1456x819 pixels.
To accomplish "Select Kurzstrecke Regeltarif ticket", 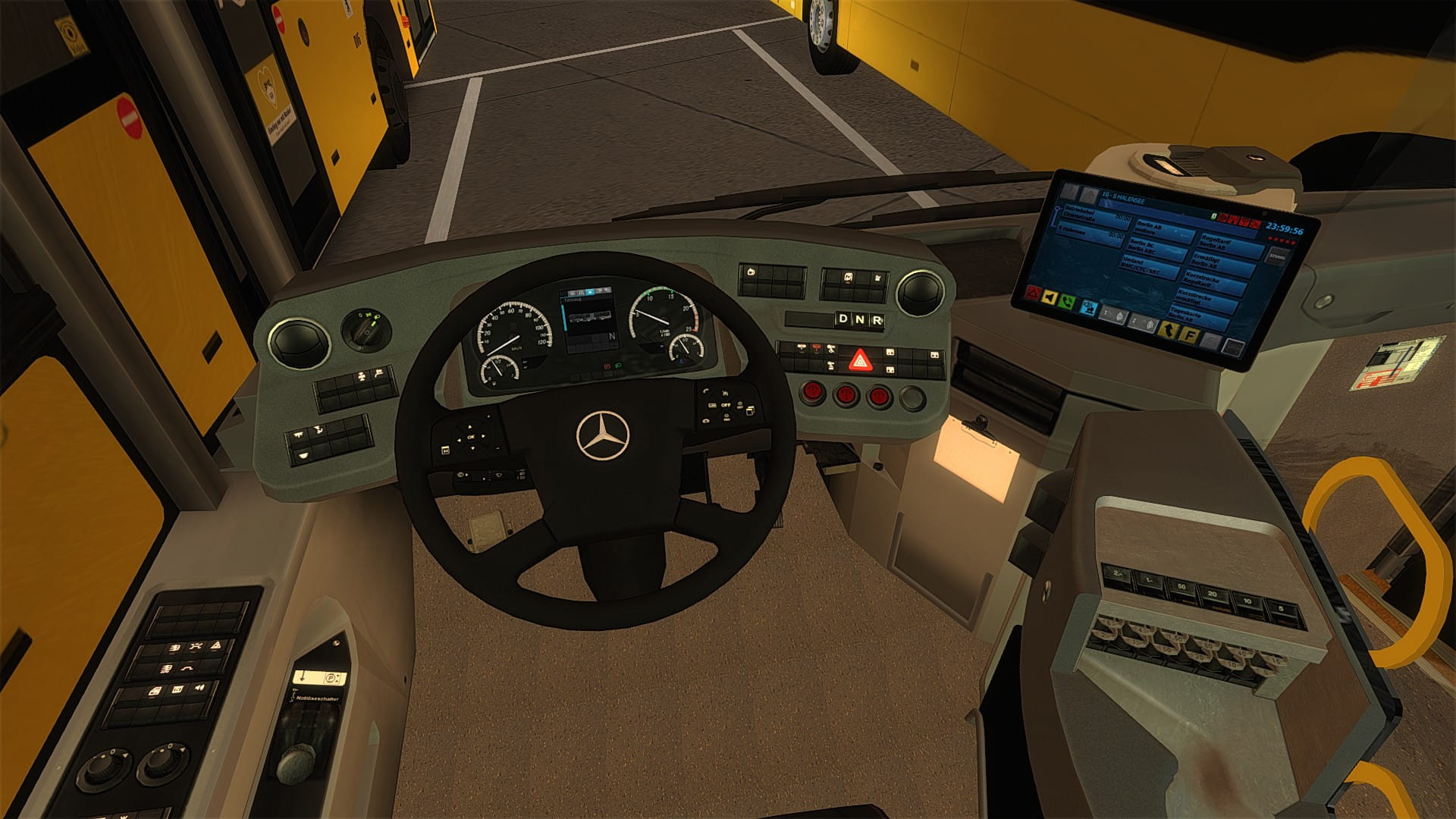I will point(1215,281).
